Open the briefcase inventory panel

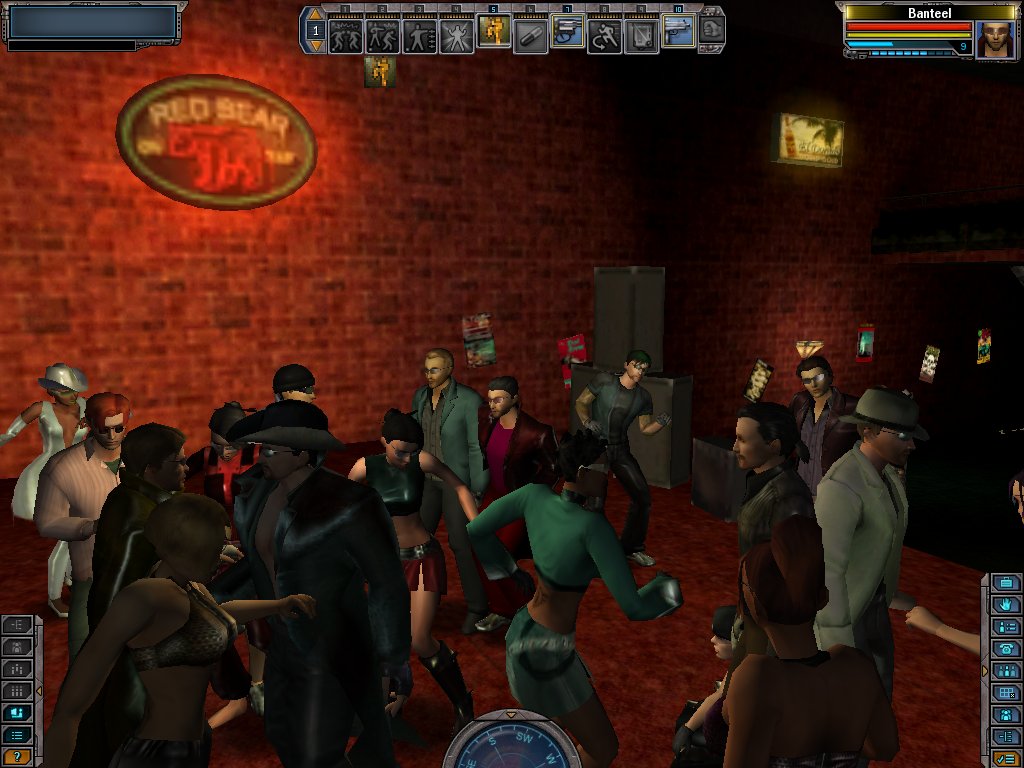click(x=1005, y=583)
